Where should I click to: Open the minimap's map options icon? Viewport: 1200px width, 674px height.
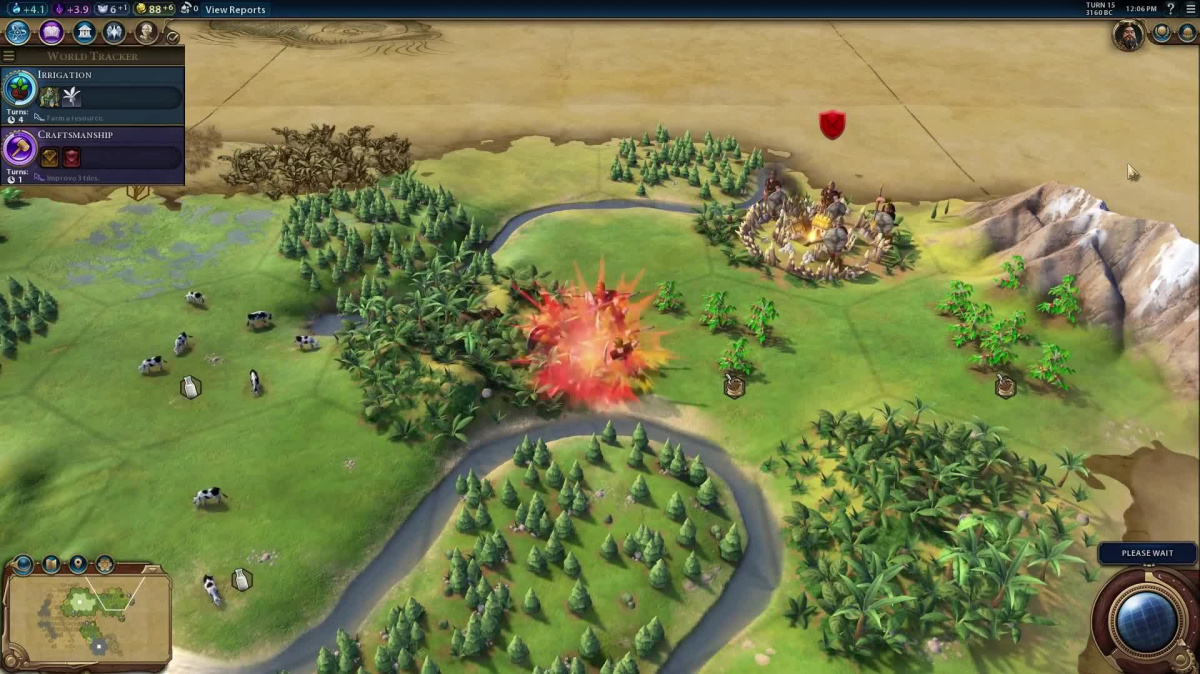pos(51,565)
